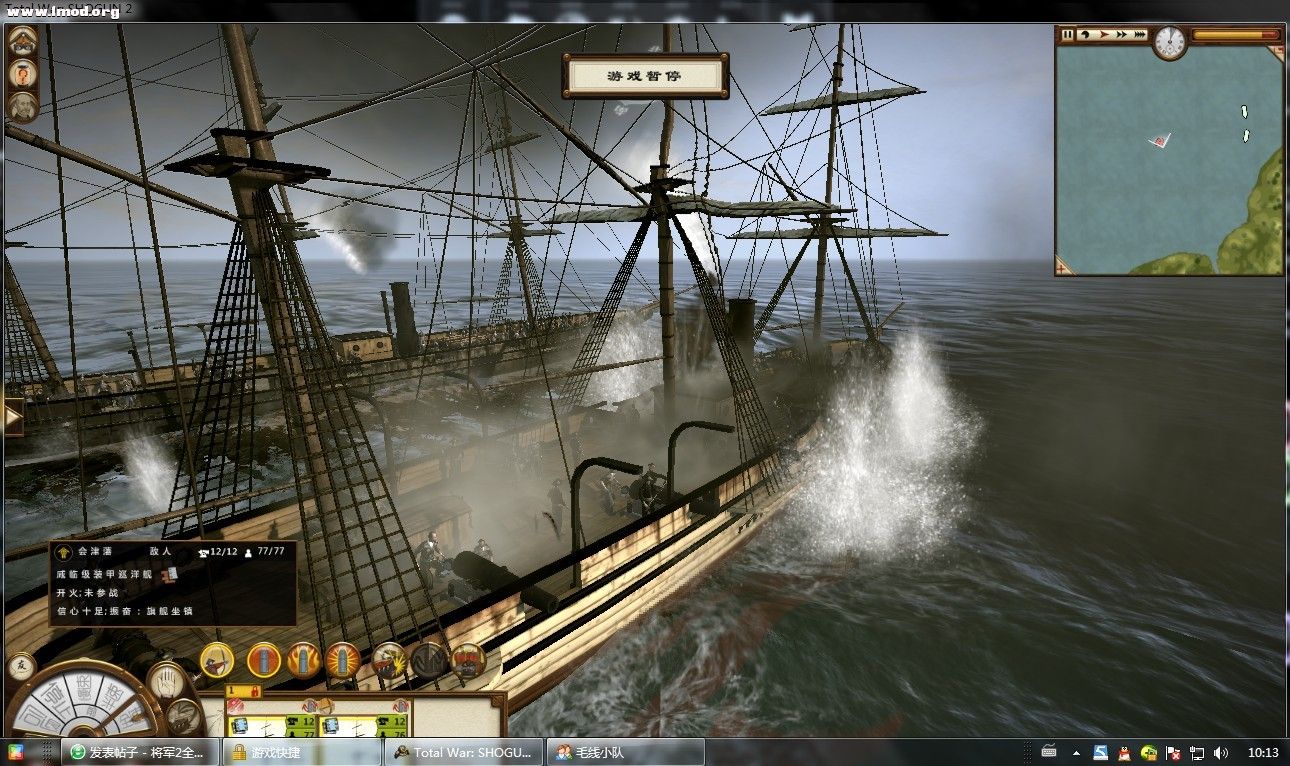The width and height of the screenshot is (1290, 766).
Task: Open the Total War: SHOGUN taskbar window
Action: 464,752
